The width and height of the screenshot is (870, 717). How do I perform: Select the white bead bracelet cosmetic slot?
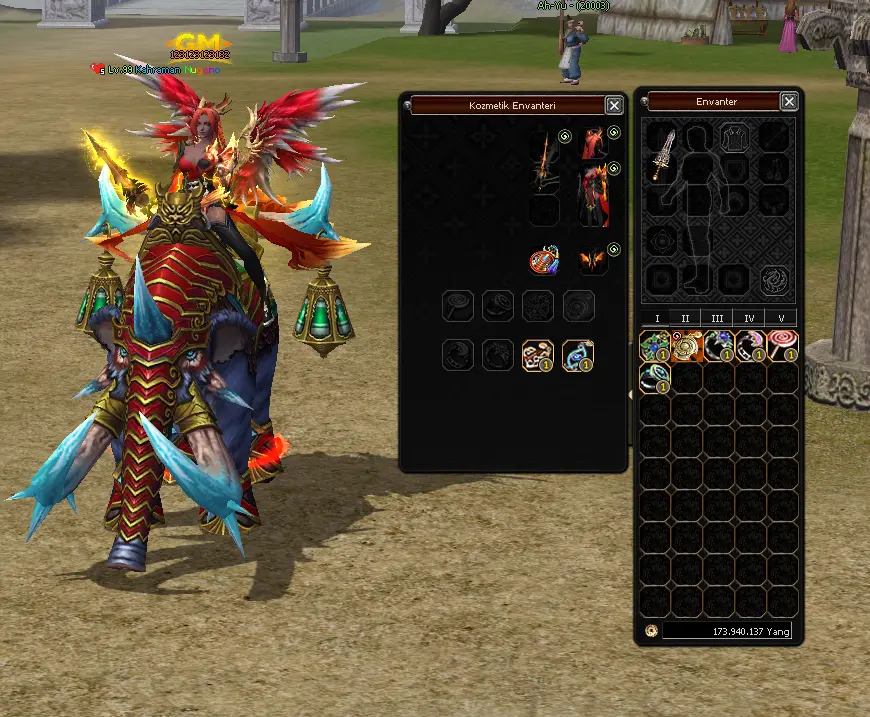[x=538, y=354]
